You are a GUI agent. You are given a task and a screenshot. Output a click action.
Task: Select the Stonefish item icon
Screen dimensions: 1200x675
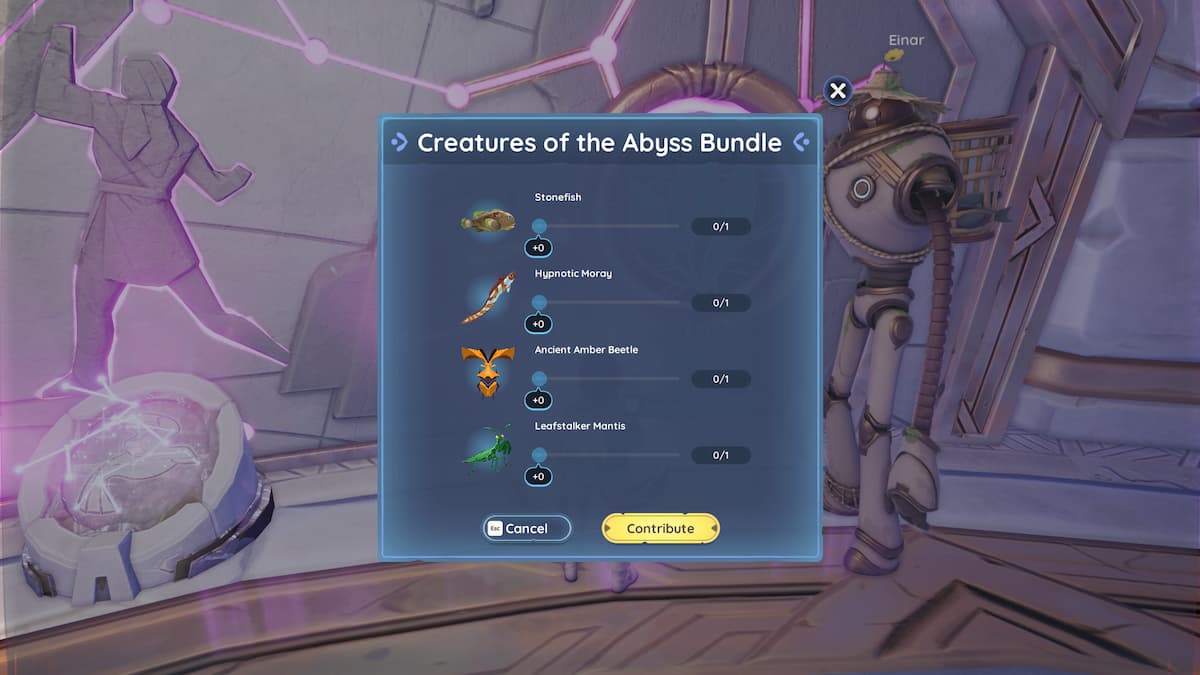(488, 219)
